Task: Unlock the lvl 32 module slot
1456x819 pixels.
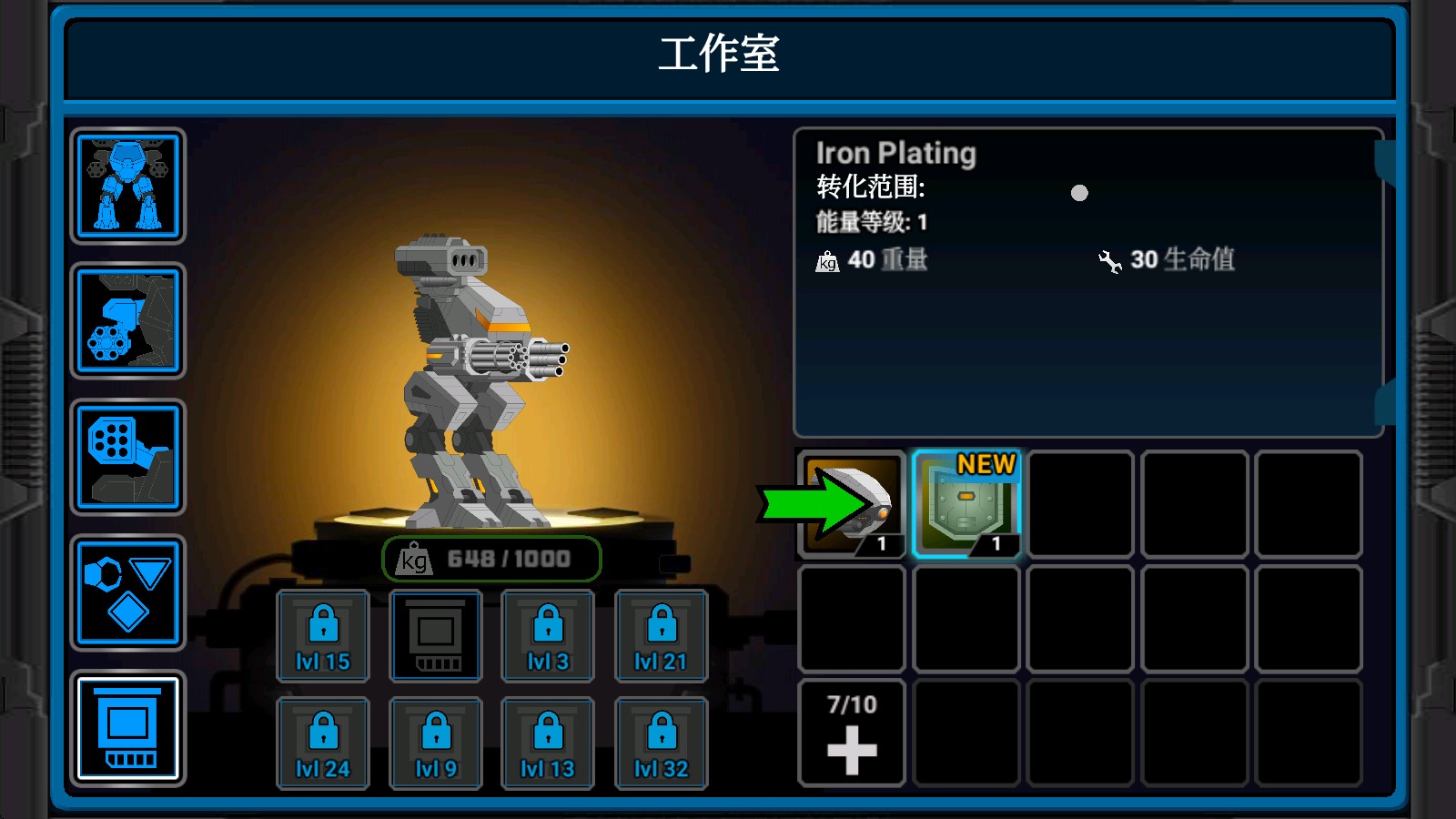Action: tap(661, 743)
